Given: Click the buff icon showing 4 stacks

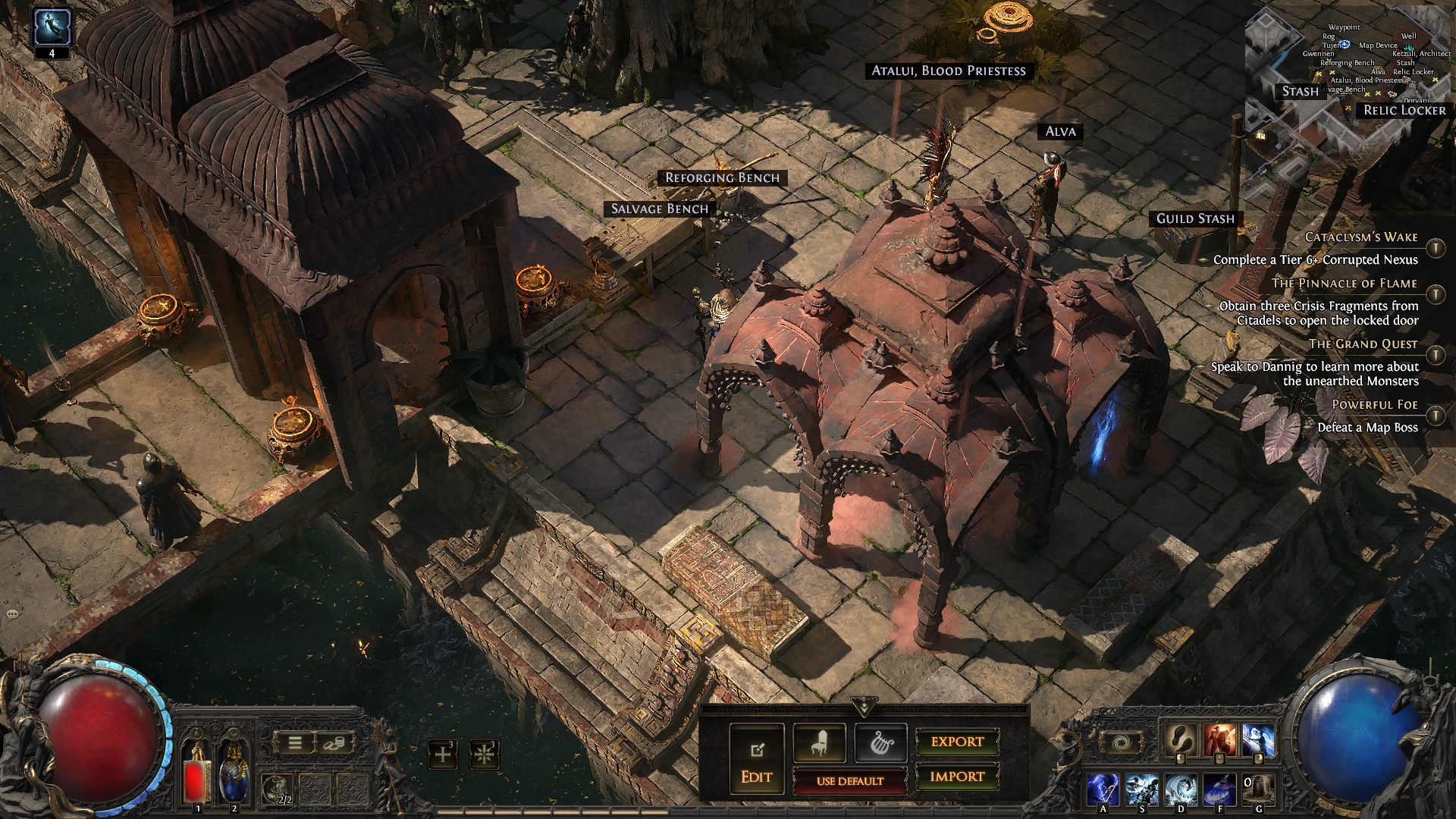Looking at the screenshot, I should 52,27.
